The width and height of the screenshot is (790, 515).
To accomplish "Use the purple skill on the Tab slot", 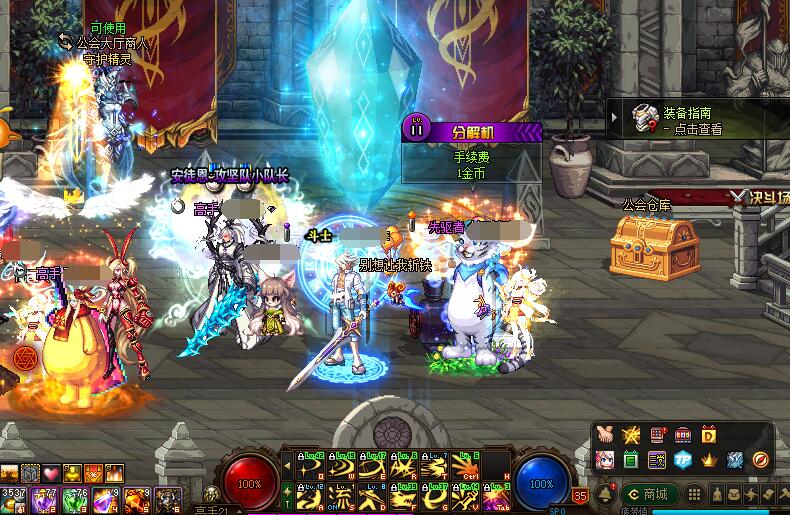I will tap(497, 496).
